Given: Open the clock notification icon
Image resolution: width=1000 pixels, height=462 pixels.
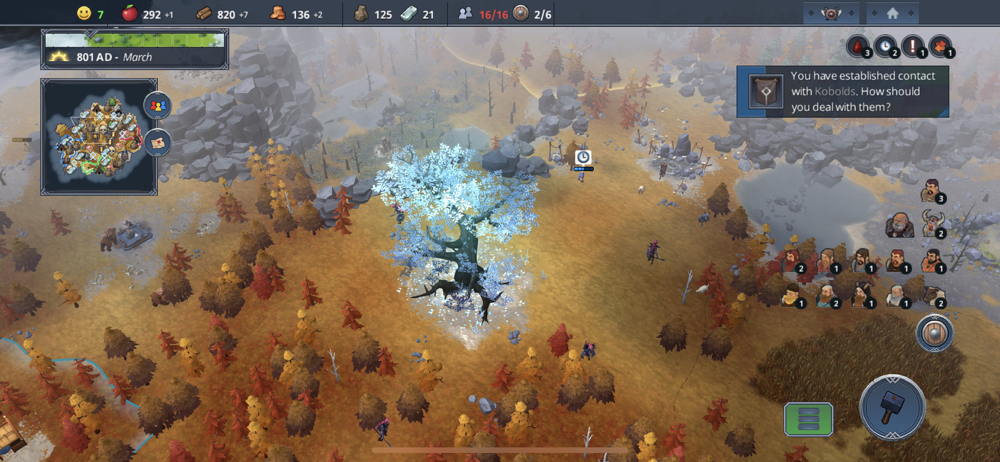Looking at the screenshot, I should tap(884, 46).
